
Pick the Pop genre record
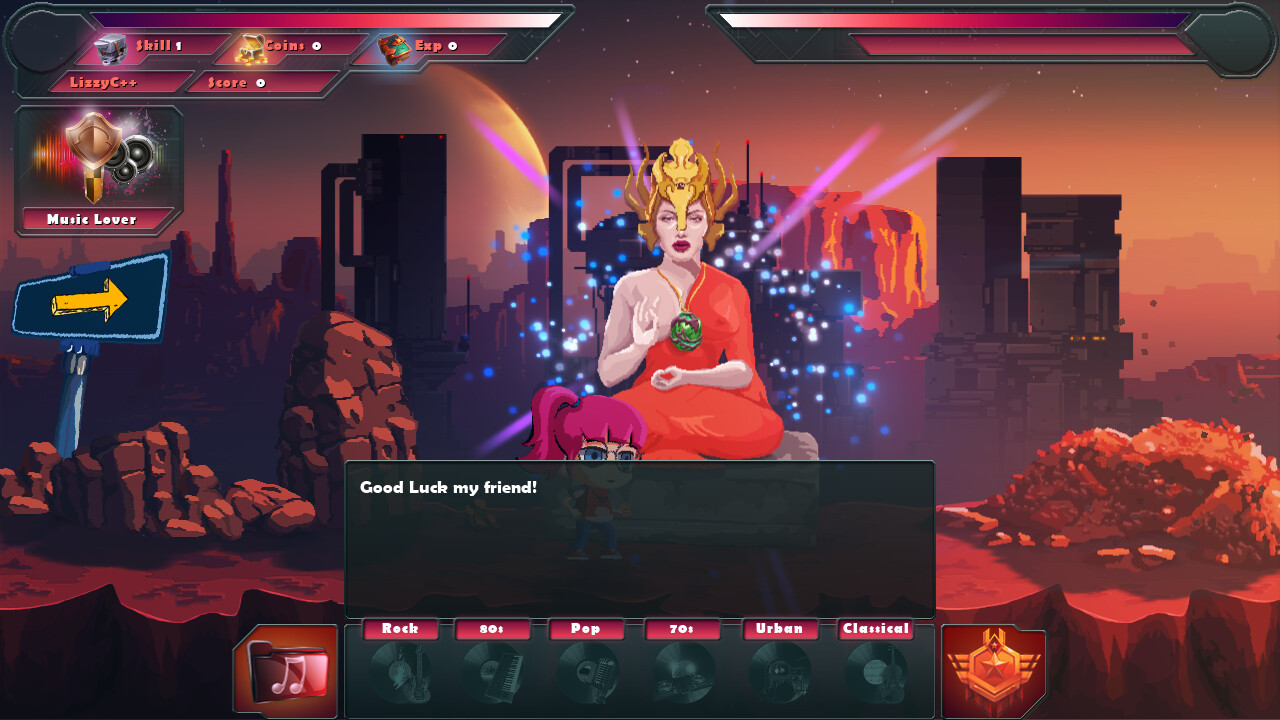586,671
